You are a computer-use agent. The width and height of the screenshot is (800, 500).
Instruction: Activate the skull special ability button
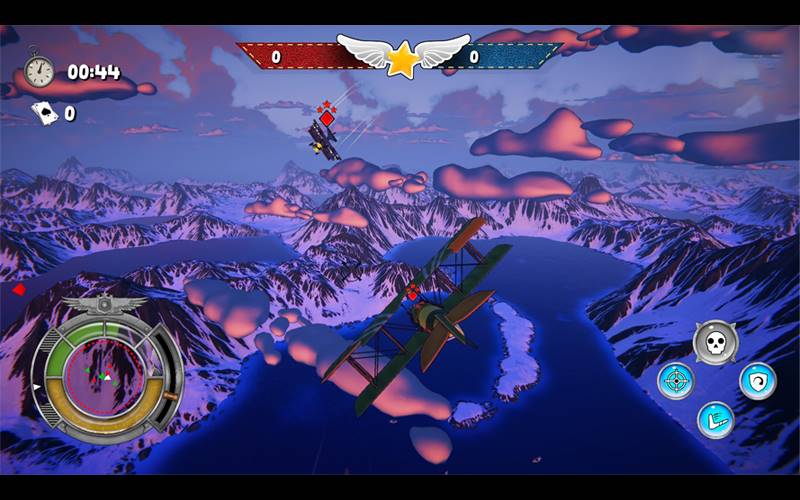click(715, 343)
